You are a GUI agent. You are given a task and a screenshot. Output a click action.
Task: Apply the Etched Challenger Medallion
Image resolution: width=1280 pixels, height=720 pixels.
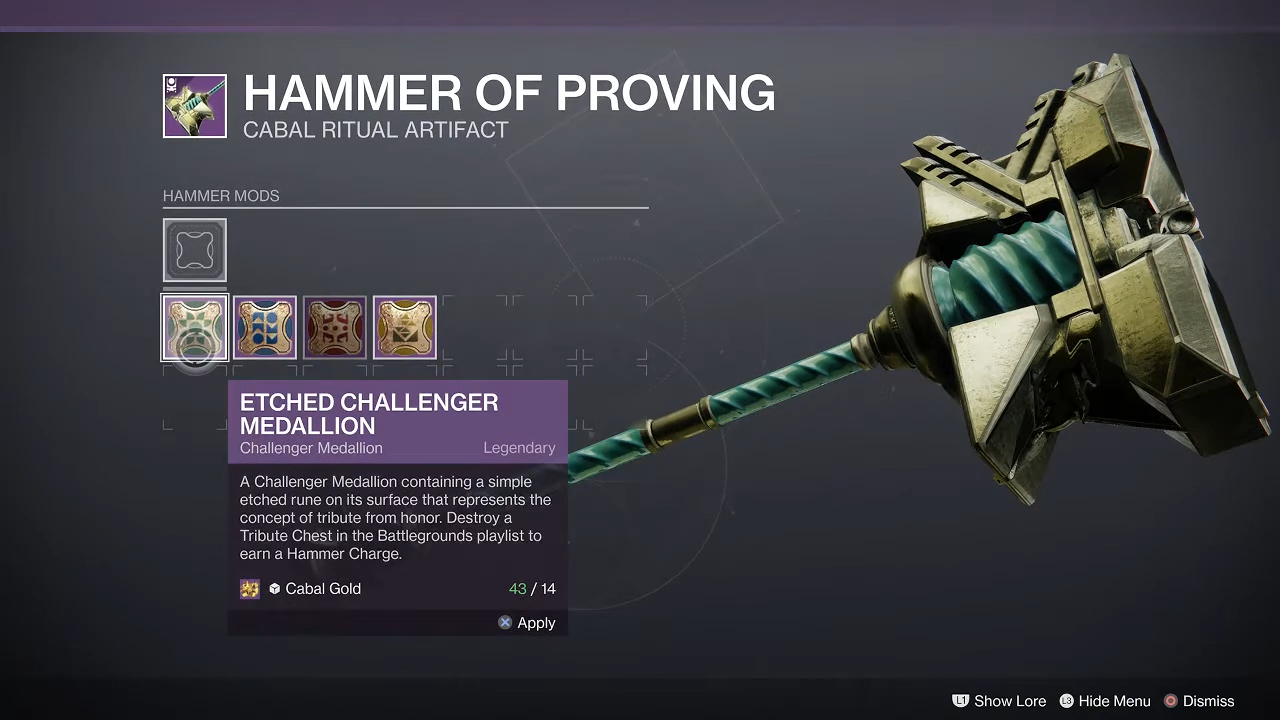(527, 623)
